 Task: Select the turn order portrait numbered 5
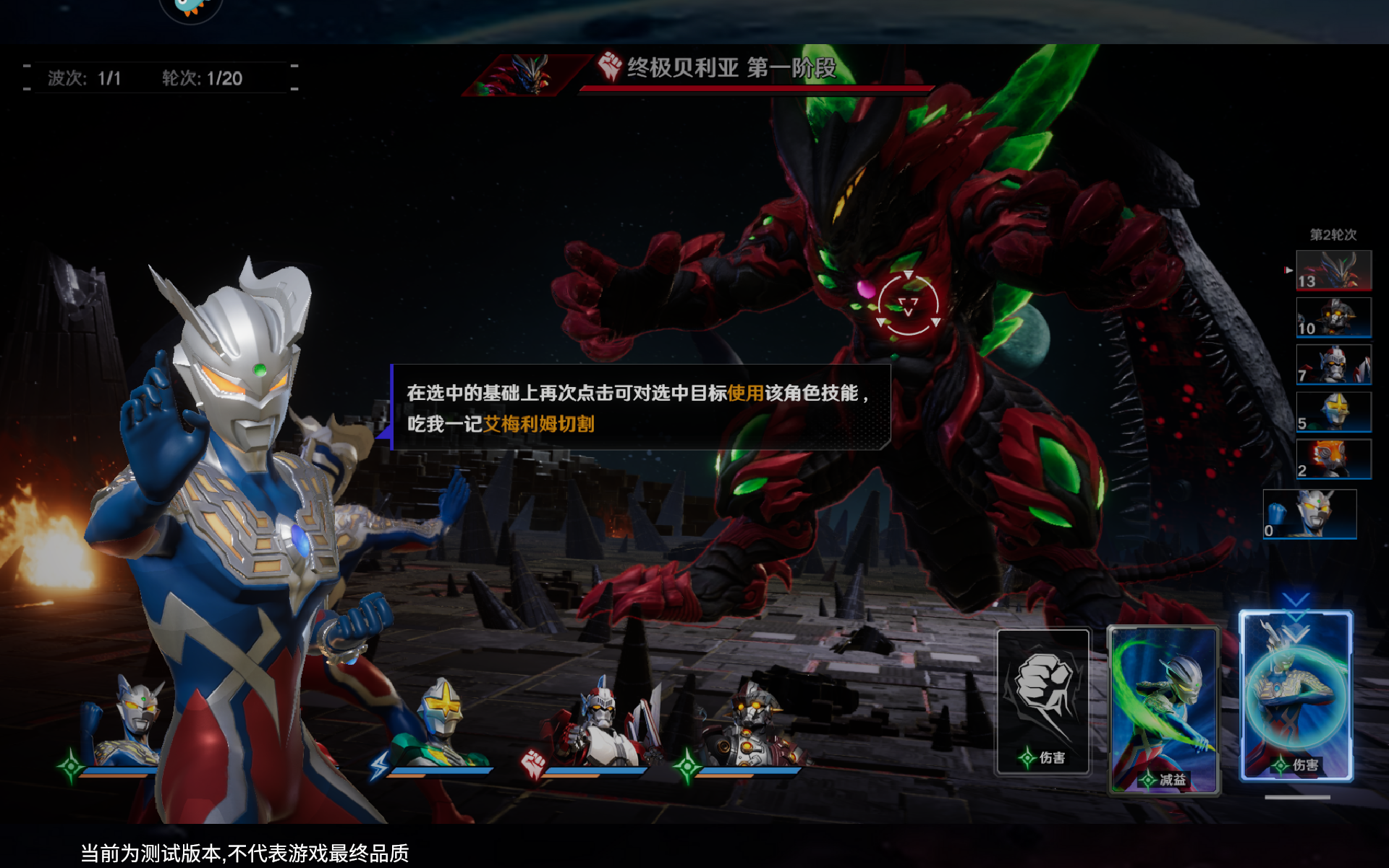[1333, 412]
